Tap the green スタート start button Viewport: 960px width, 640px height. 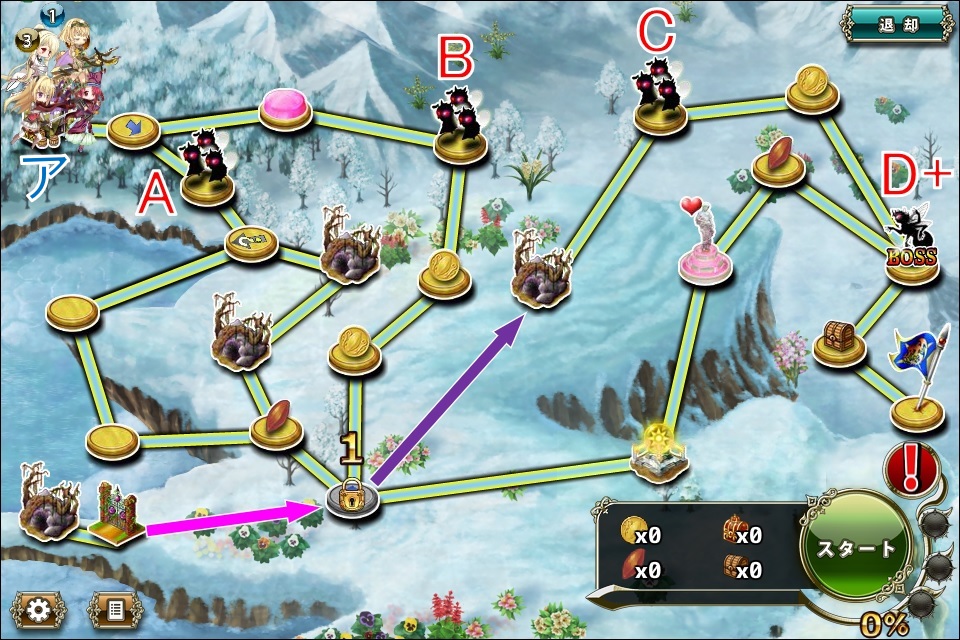click(x=855, y=548)
